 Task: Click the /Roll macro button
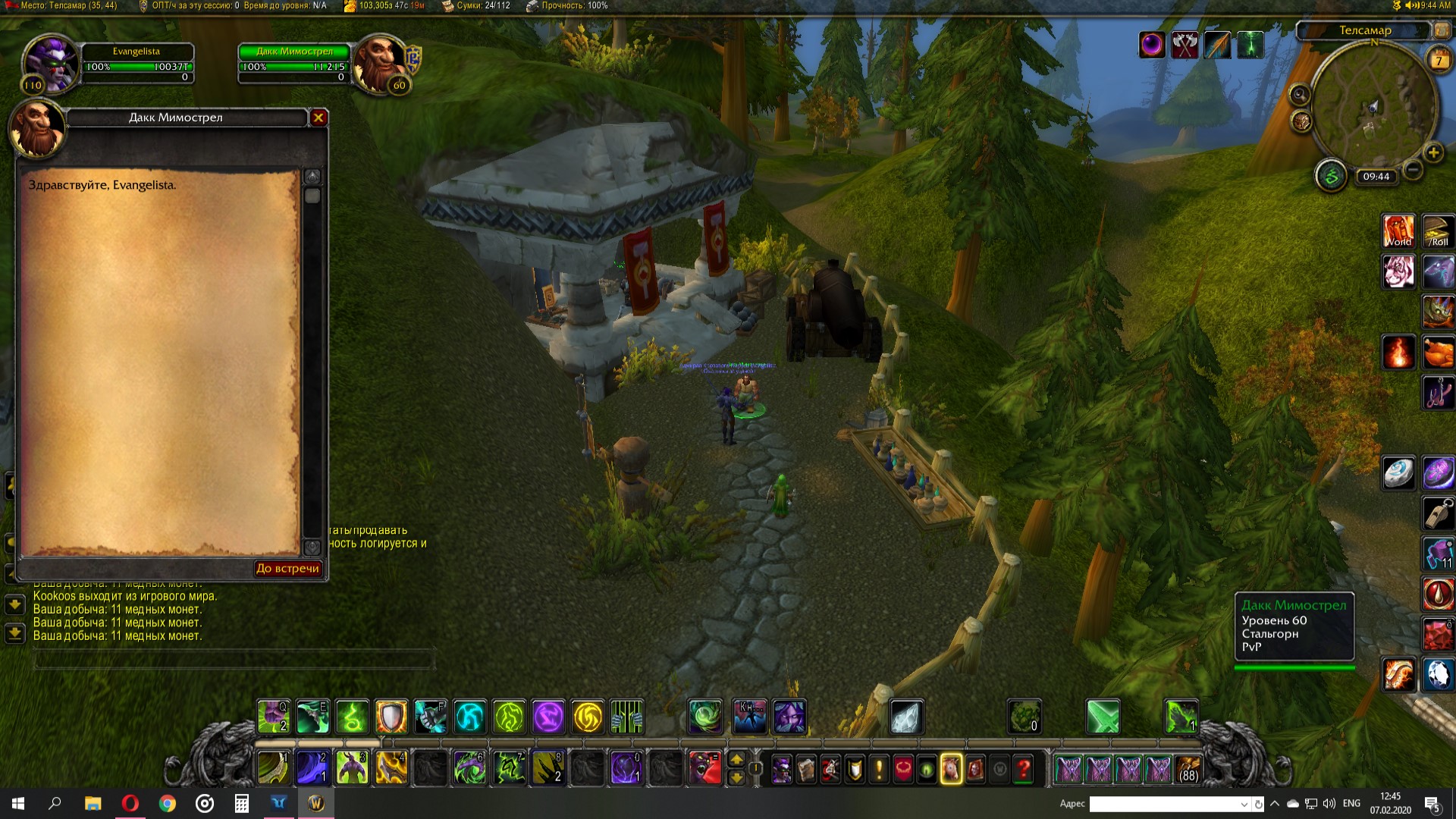tap(1438, 231)
